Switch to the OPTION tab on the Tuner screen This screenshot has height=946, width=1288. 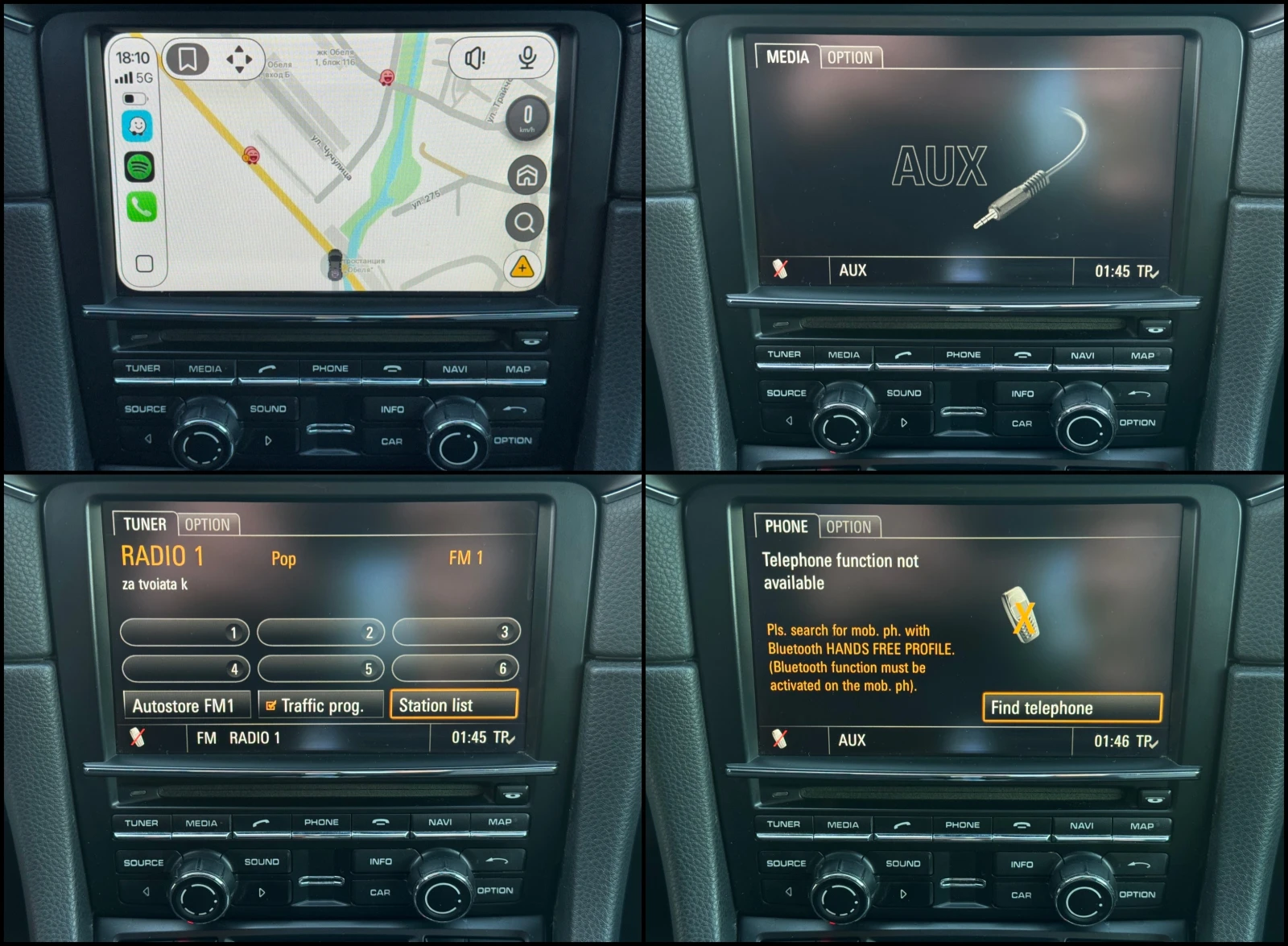click(208, 524)
